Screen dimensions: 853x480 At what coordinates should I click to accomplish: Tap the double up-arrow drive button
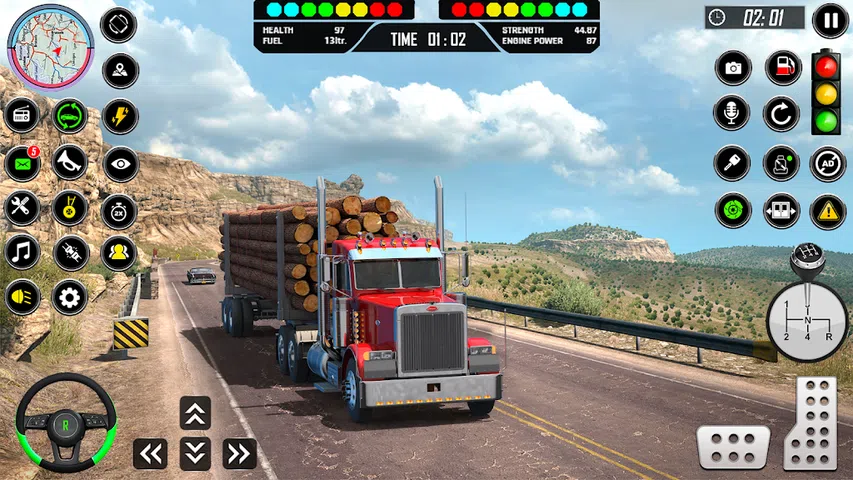pyautogui.click(x=195, y=413)
